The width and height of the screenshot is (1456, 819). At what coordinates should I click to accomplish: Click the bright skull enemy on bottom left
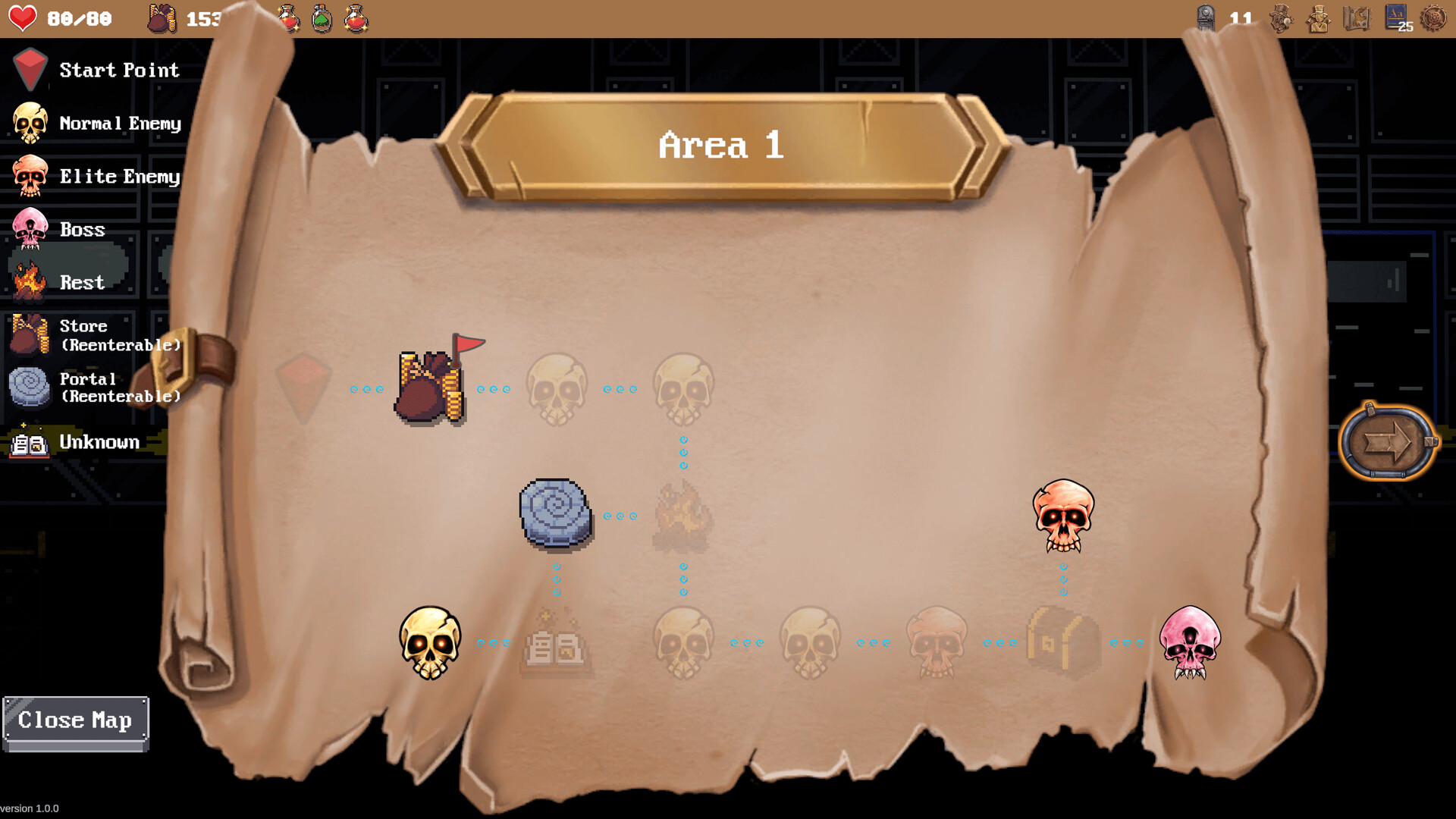[431, 641]
